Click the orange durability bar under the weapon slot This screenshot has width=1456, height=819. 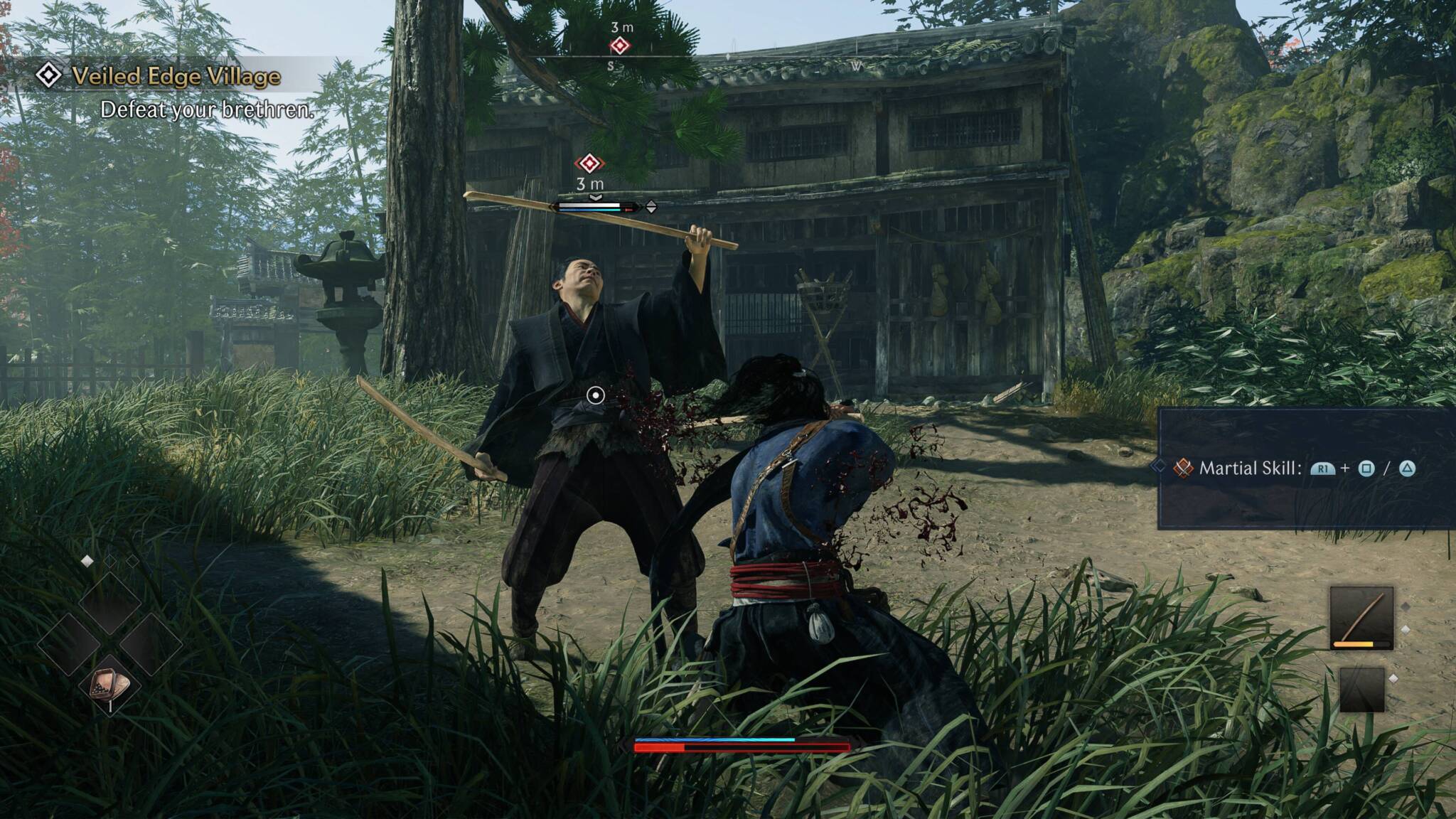[x=1354, y=644]
